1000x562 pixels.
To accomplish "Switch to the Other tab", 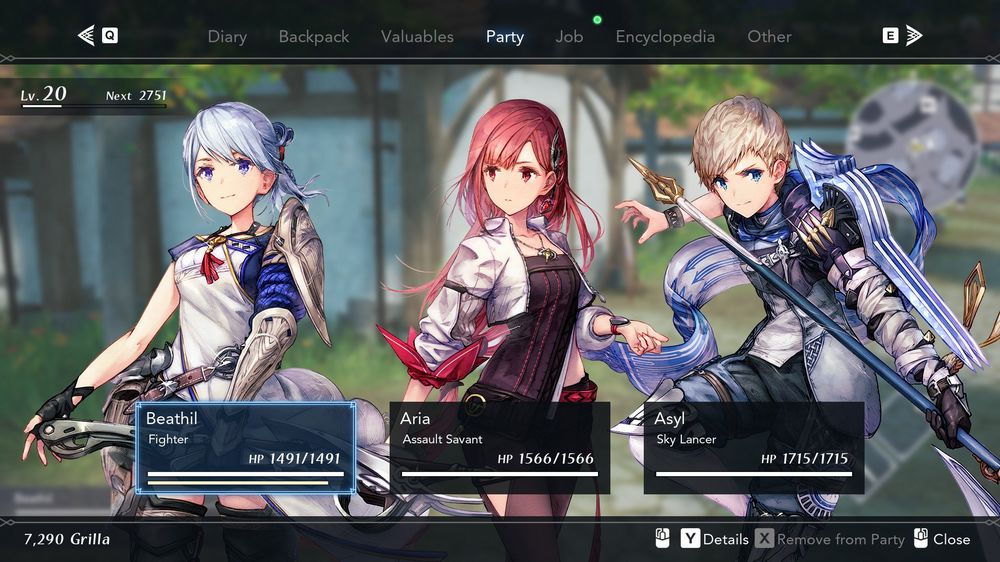I will 769,37.
